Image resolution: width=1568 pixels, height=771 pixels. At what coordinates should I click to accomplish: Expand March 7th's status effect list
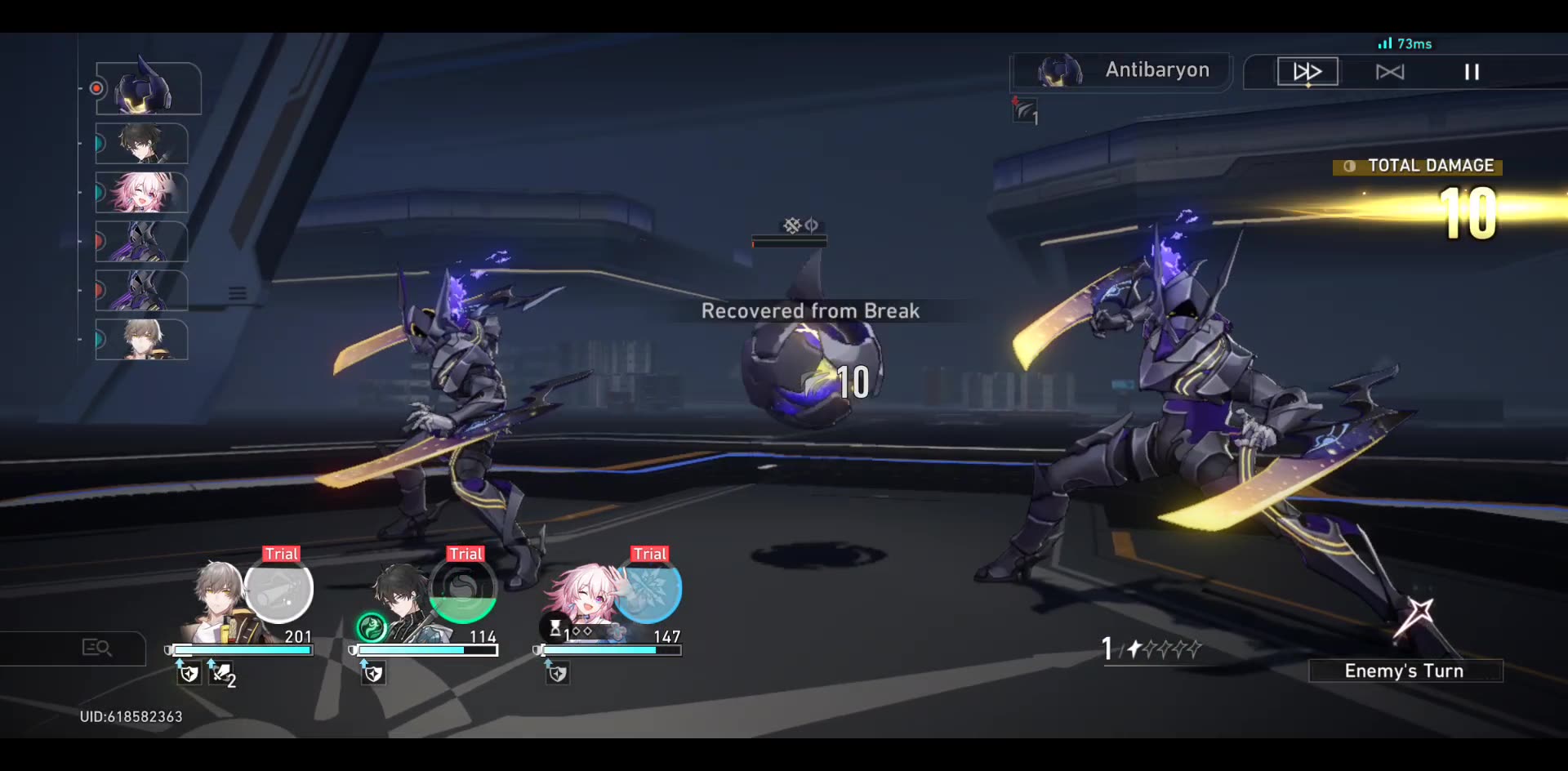(581, 629)
